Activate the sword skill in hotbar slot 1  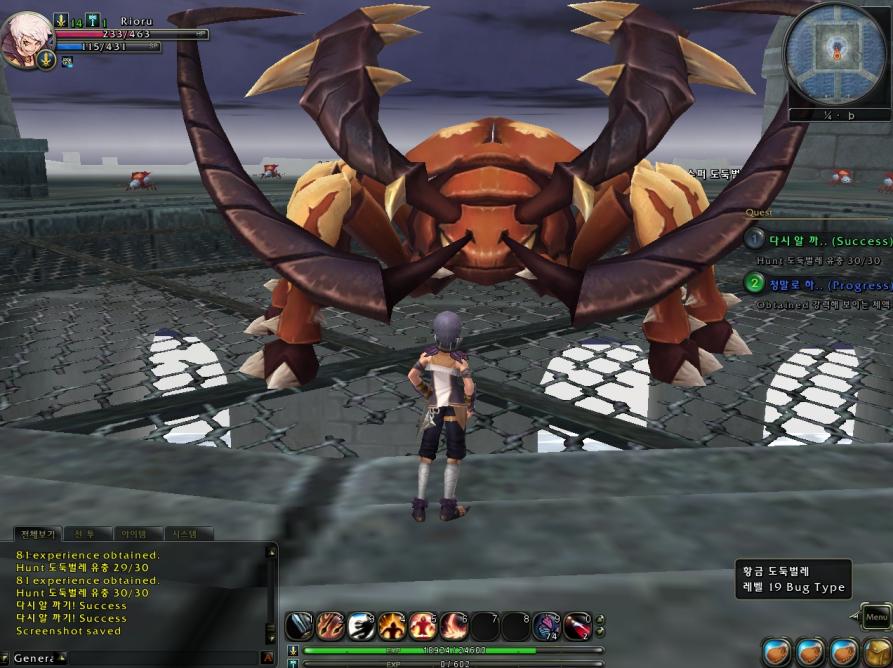click(300, 627)
